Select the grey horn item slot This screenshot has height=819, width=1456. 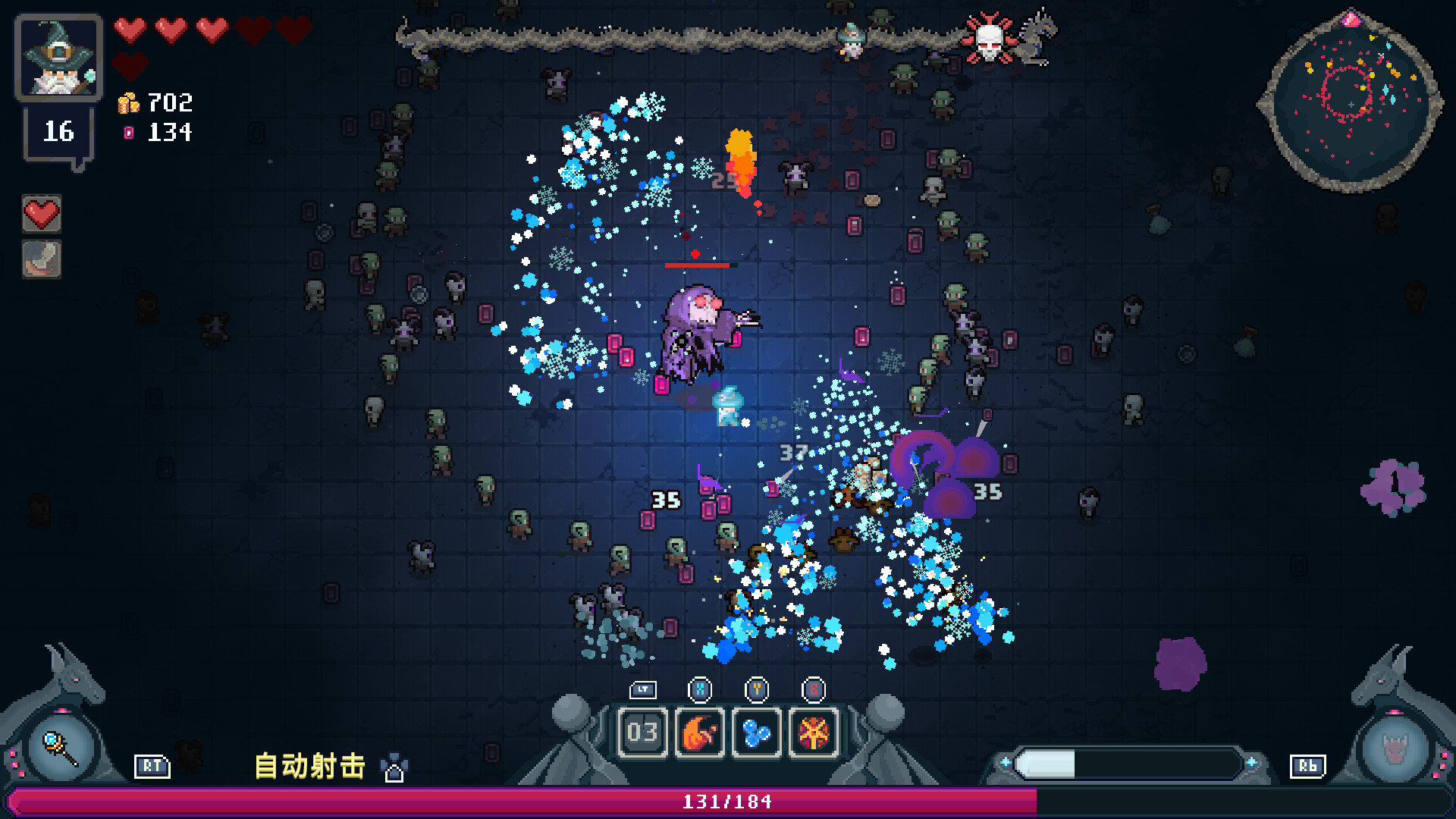(42, 259)
